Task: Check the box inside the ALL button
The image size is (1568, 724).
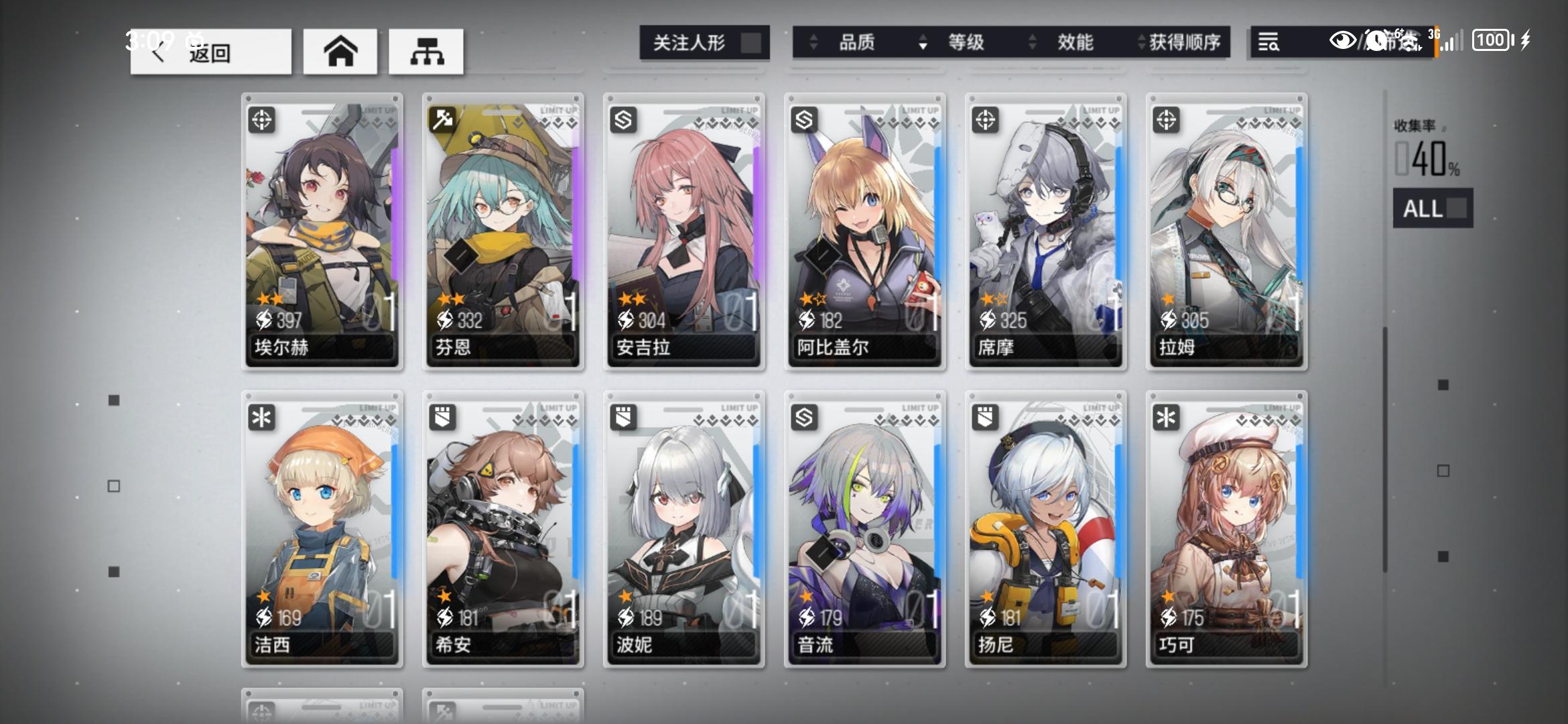Action: pos(1453,209)
